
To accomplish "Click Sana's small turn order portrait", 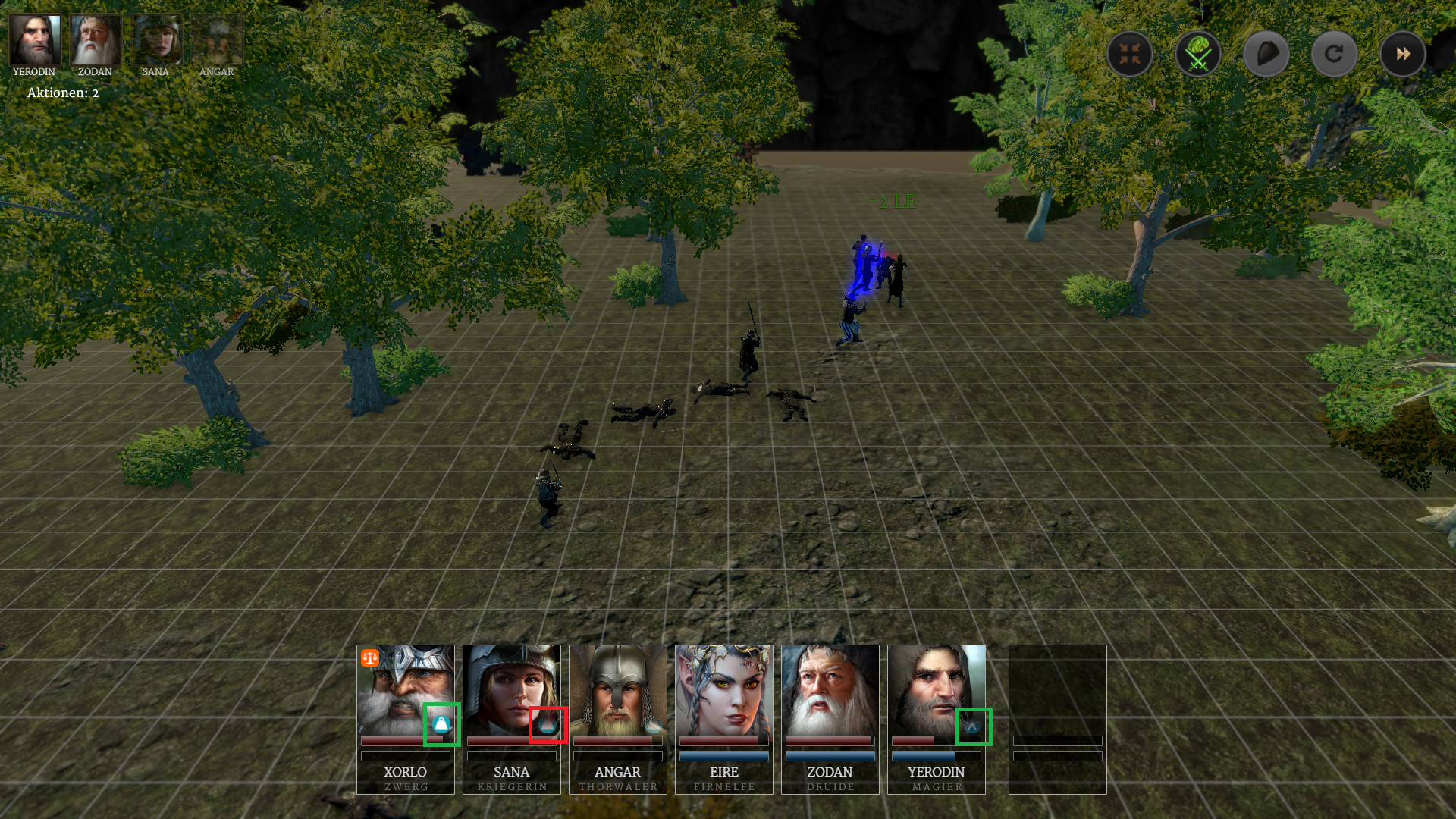I will [x=156, y=40].
